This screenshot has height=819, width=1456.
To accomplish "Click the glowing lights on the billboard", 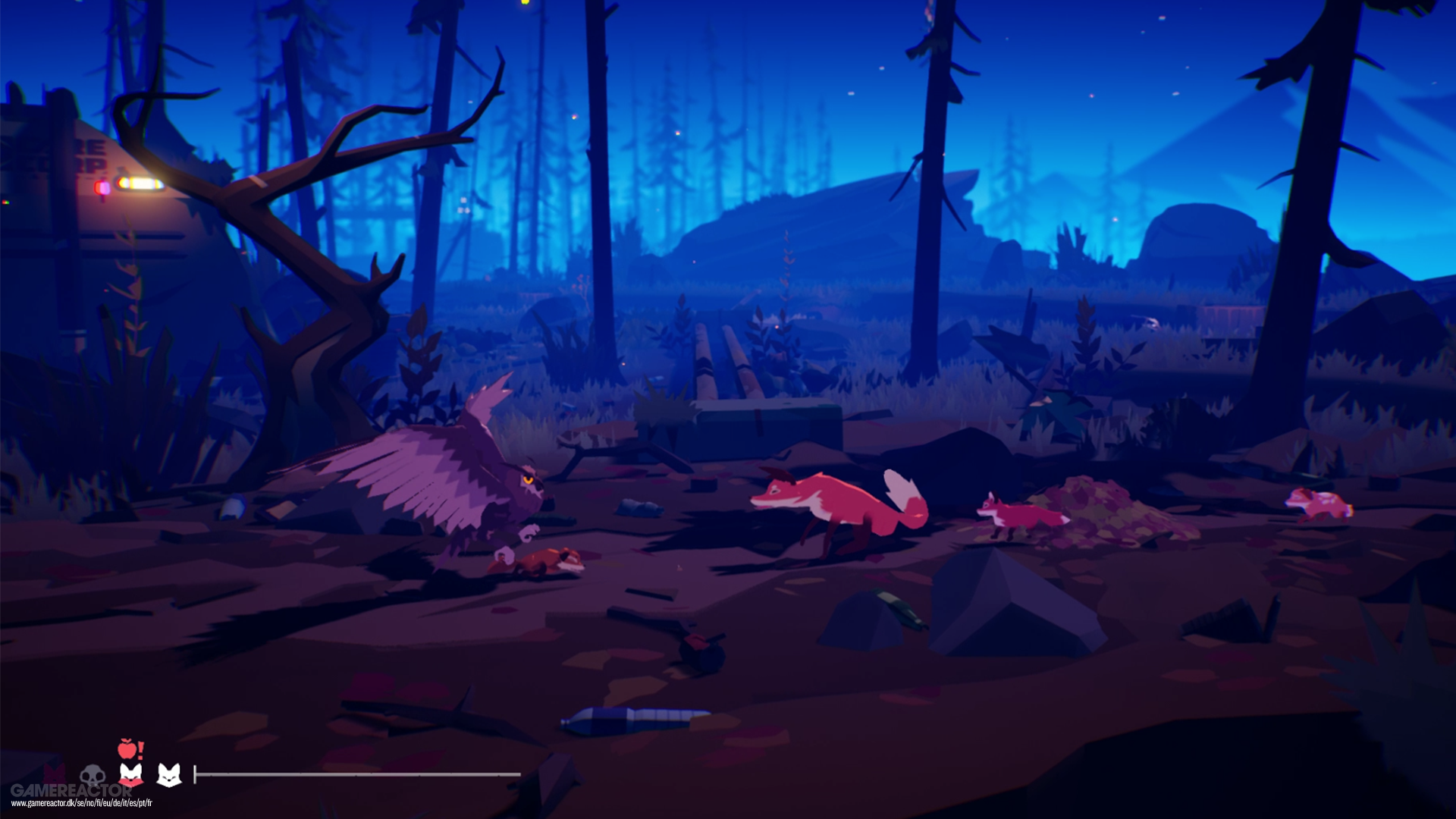I will 138,181.
